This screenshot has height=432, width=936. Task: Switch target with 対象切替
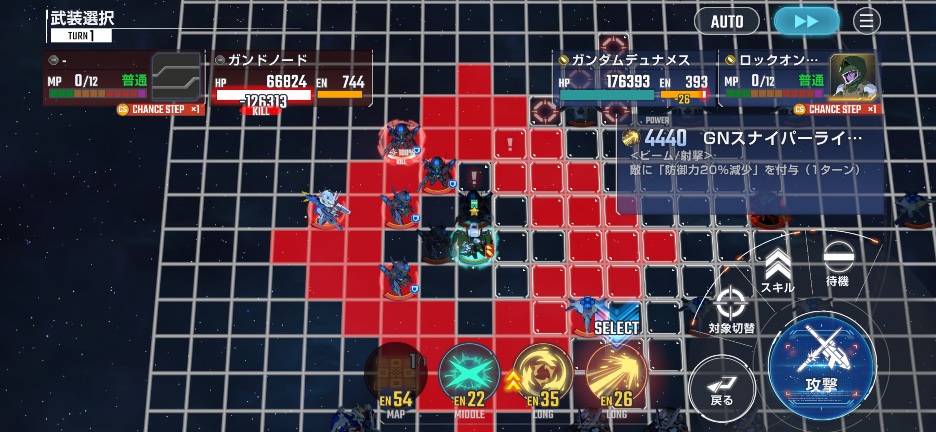pyautogui.click(x=731, y=309)
